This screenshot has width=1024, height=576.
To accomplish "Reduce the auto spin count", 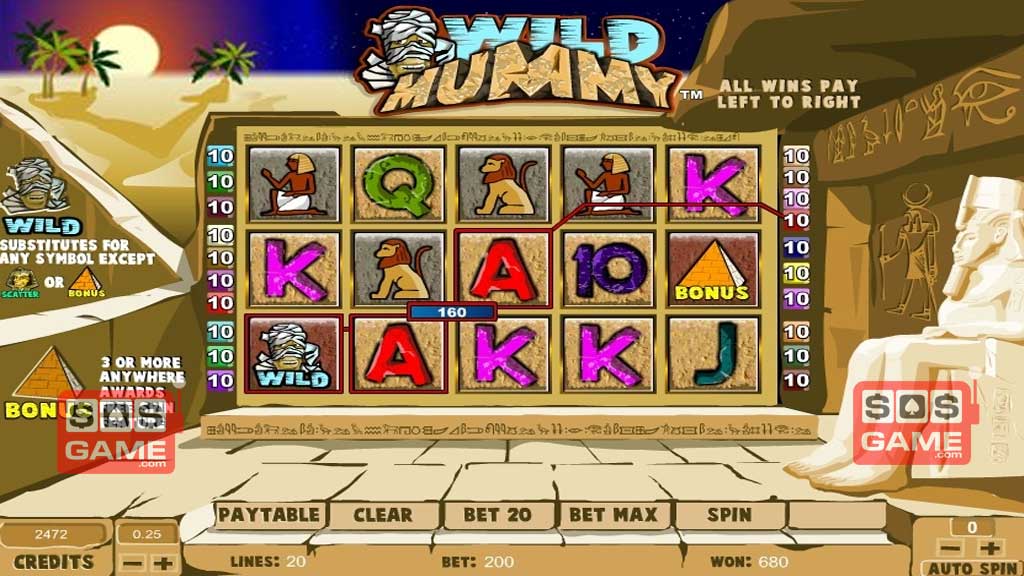I will click(x=953, y=548).
